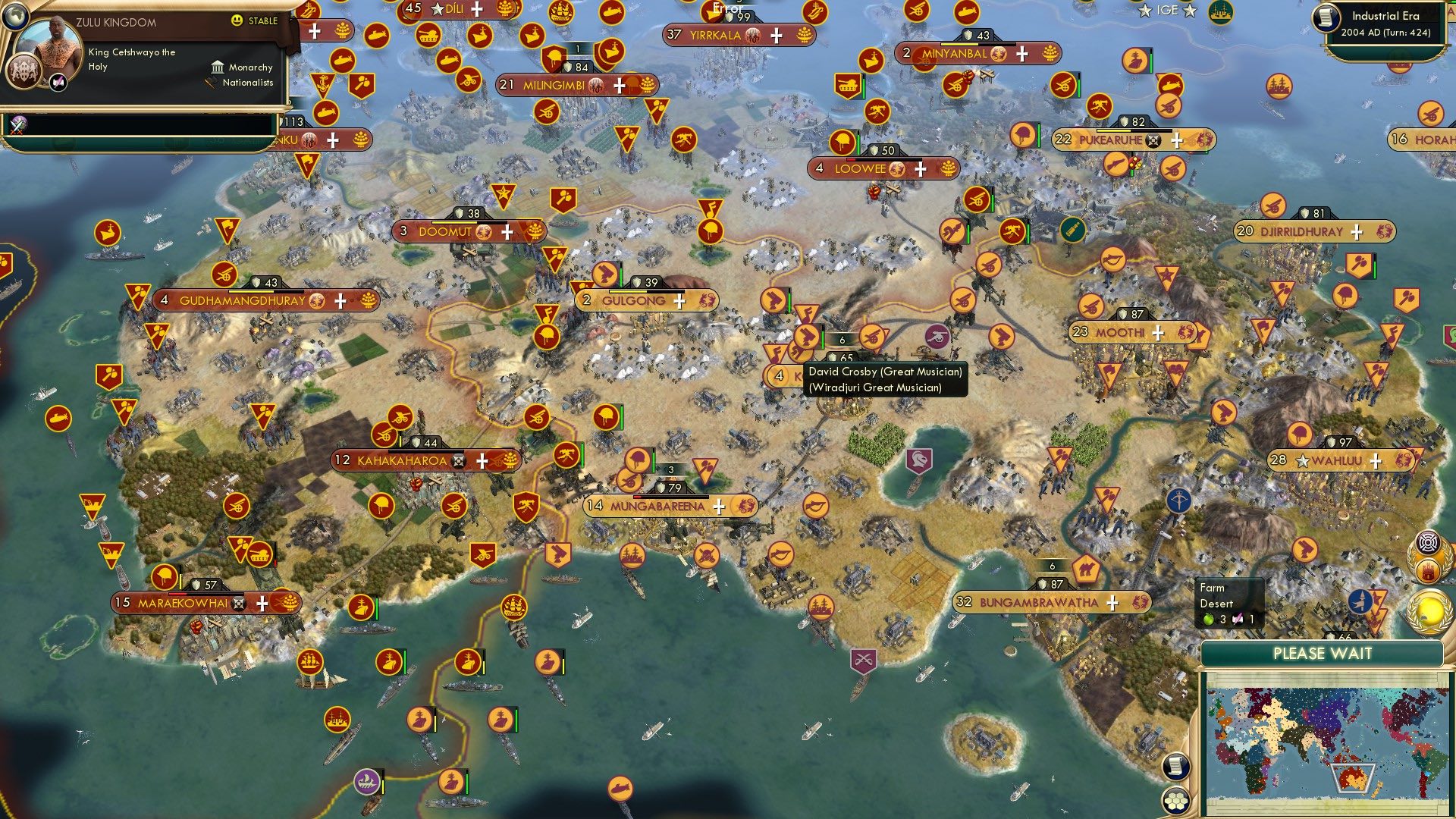Click the Monarchy government building icon

(x=218, y=67)
